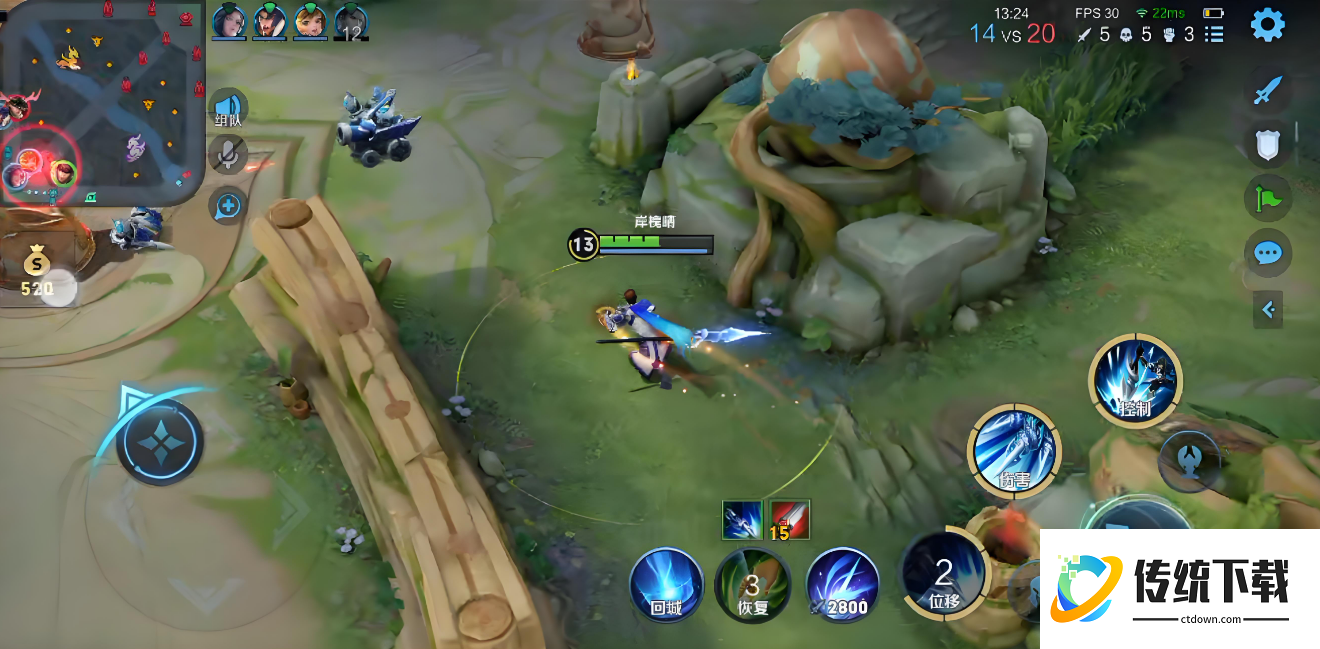Send the sword attack signal
1320x649 pixels.
pos(1267,91)
